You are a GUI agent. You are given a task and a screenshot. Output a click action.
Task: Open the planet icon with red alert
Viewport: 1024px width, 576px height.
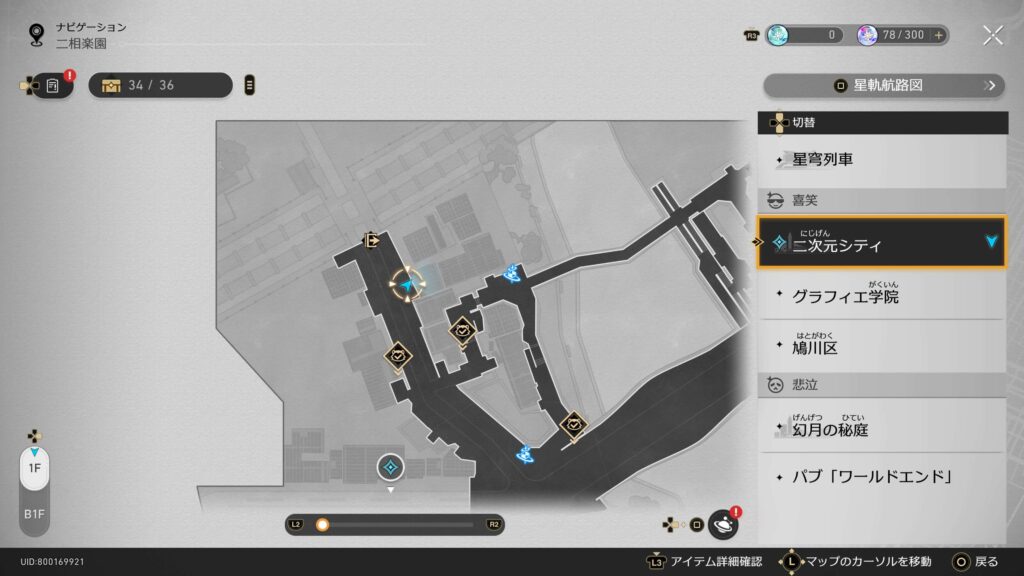[x=722, y=524]
